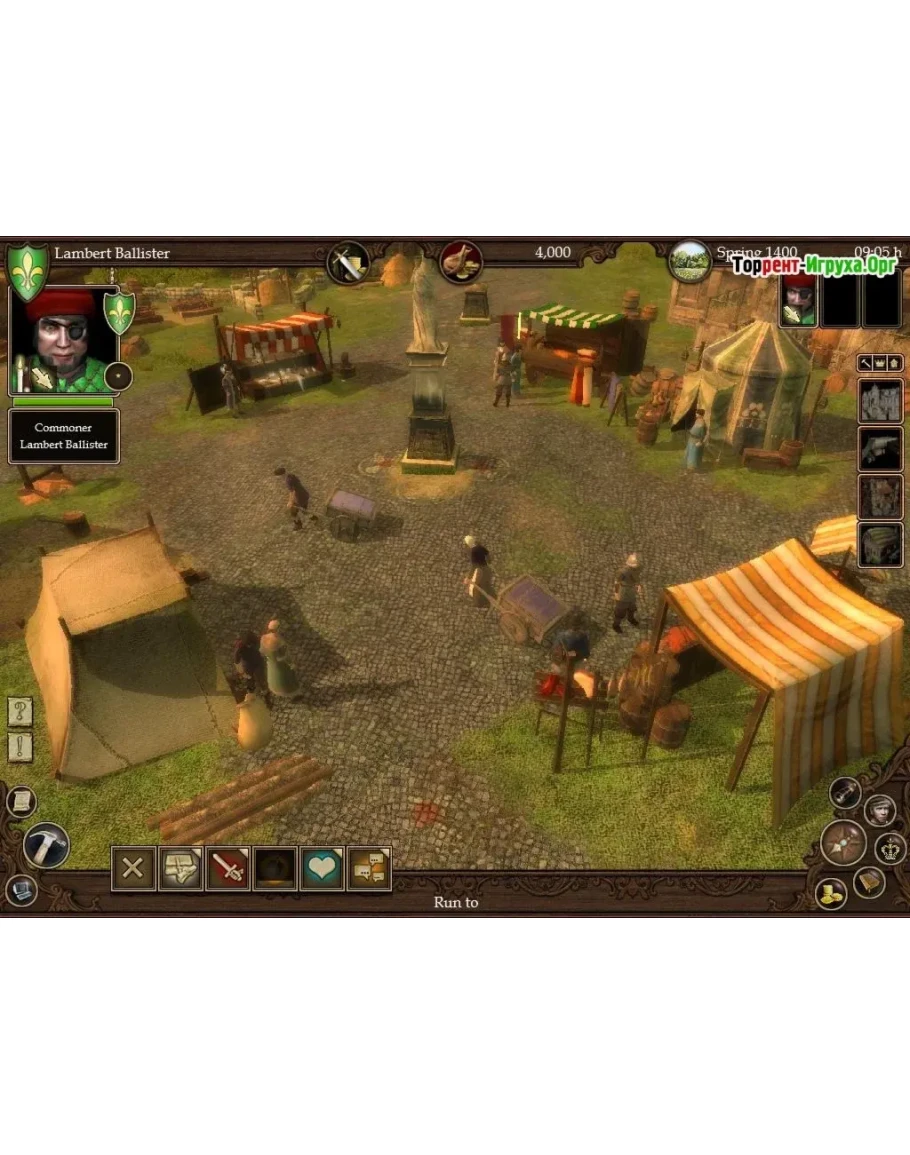This screenshot has height=1155, width=910.
Task: Choose the small house filter icon
Action: tap(895, 361)
